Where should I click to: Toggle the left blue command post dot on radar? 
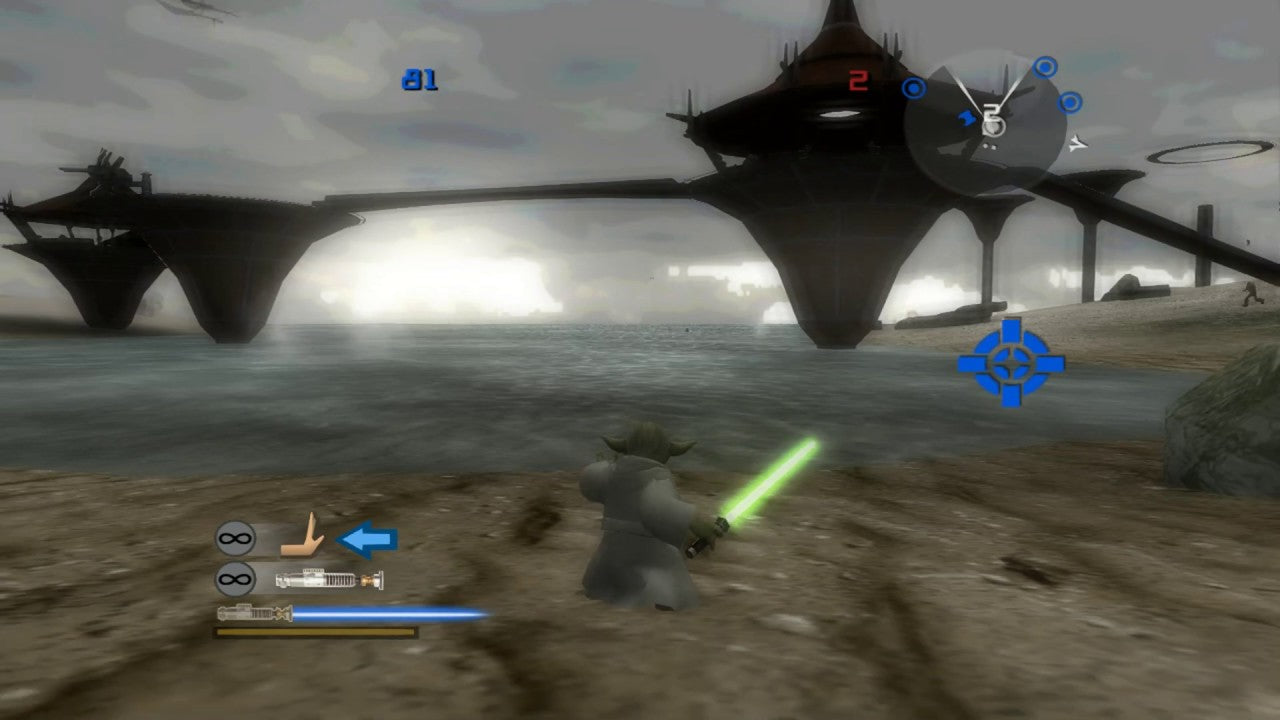pos(913,88)
